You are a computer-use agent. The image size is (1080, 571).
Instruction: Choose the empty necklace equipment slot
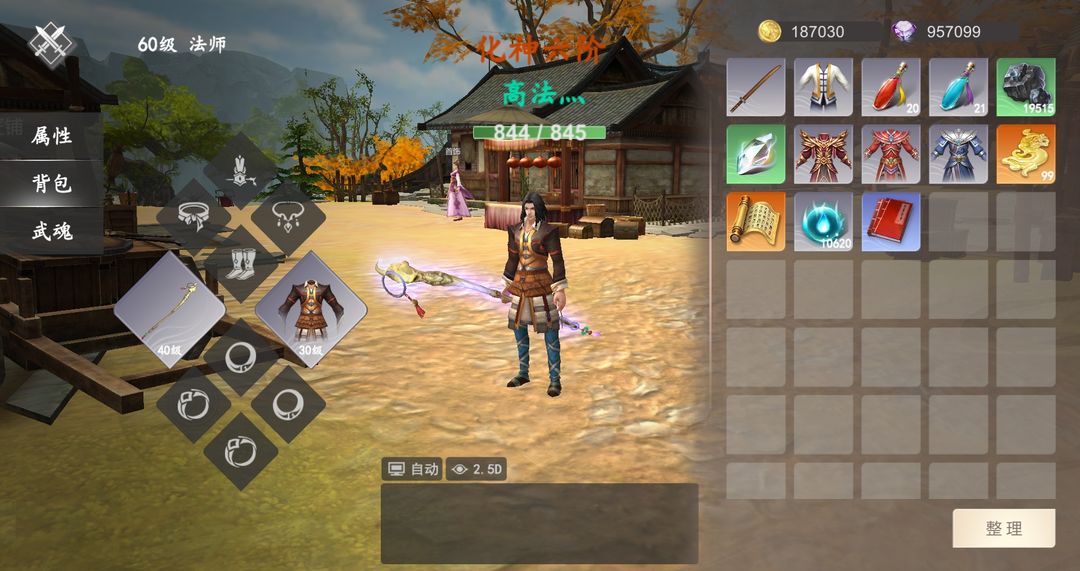pyautogui.click(x=288, y=216)
